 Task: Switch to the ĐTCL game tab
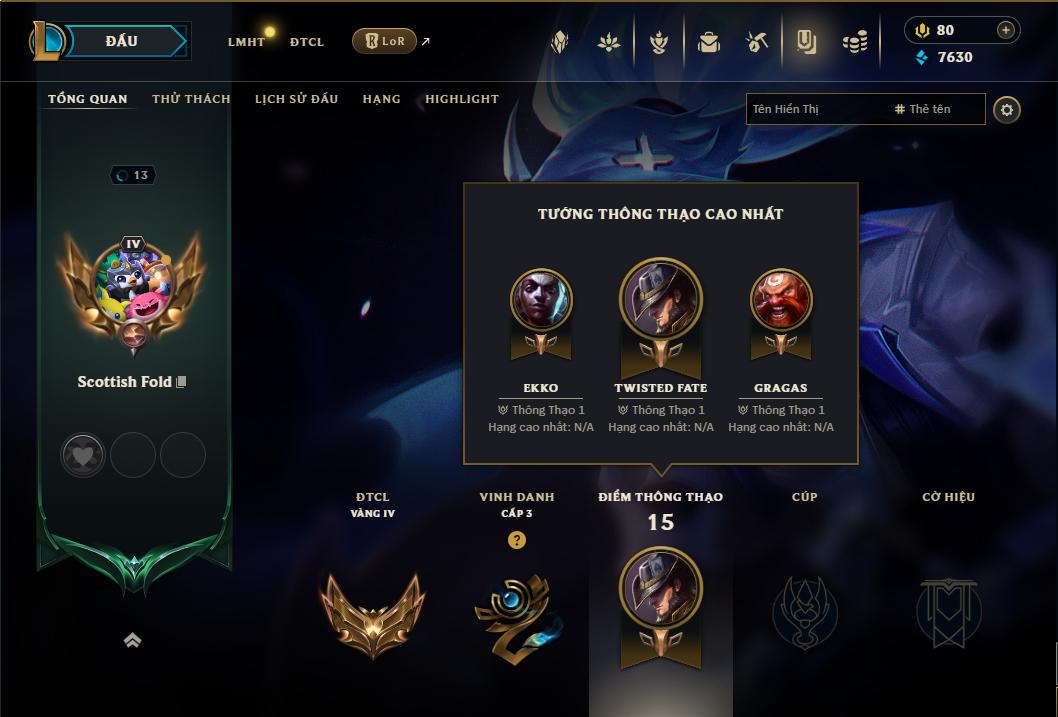click(307, 42)
